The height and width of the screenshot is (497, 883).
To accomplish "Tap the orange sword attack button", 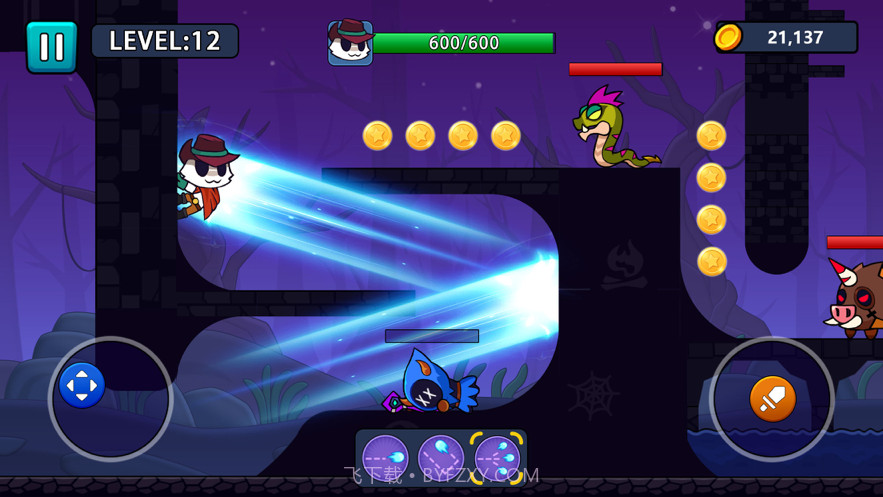I will tap(772, 398).
